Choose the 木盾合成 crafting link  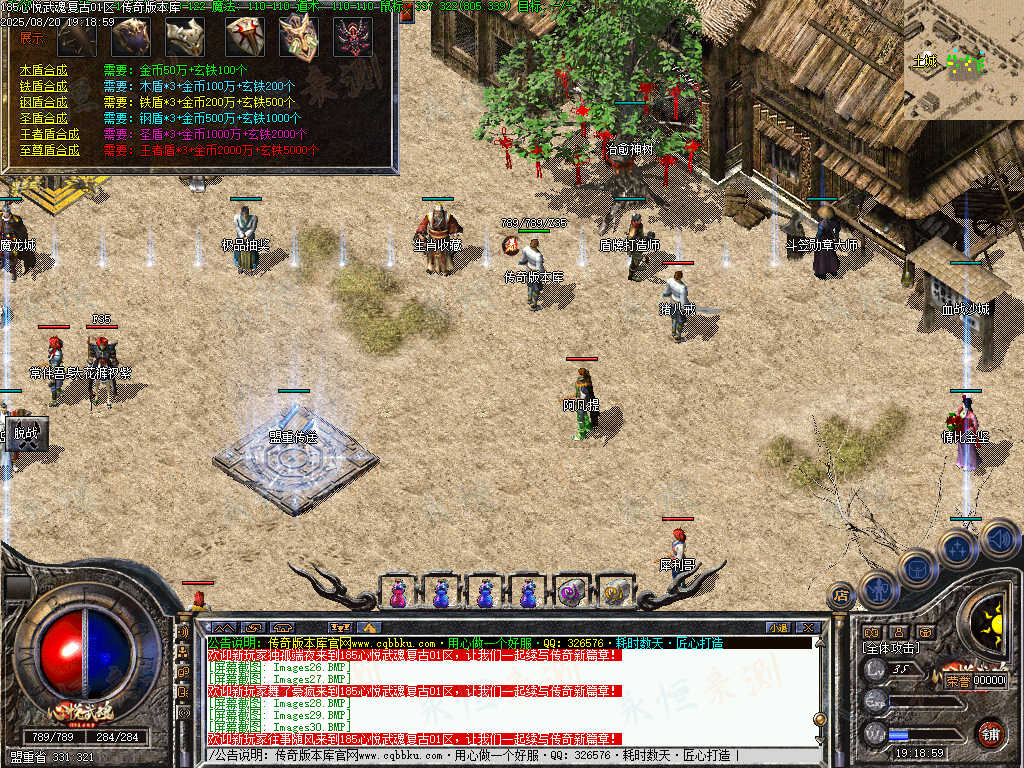(x=43, y=71)
